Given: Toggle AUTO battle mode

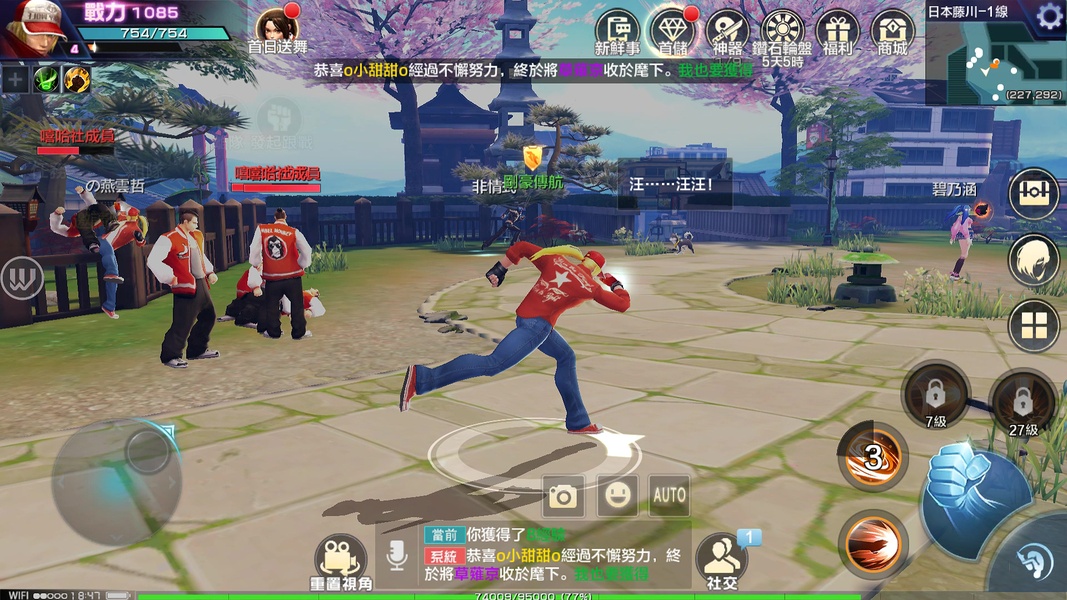Looking at the screenshot, I should pyautogui.click(x=669, y=495).
